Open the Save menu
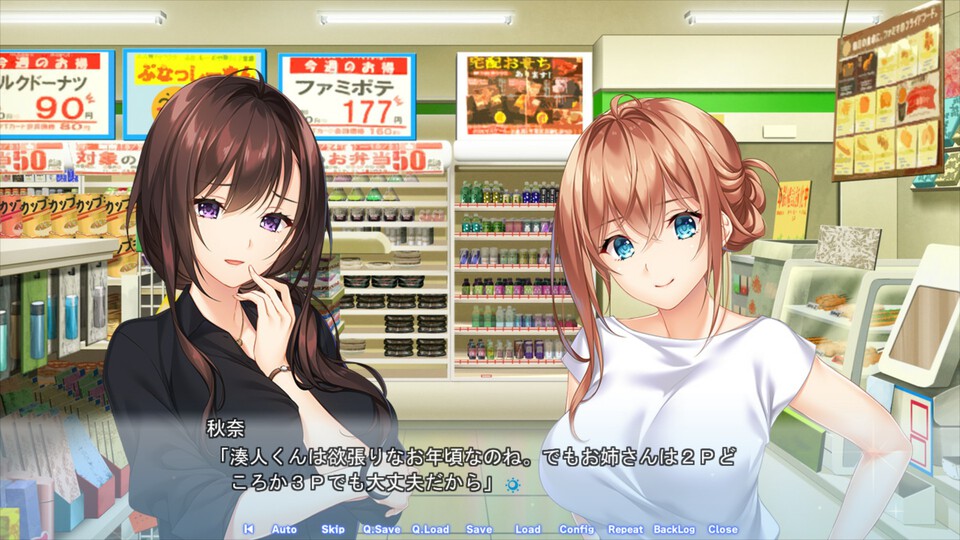This screenshot has width=960, height=540. (x=479, y=529)
